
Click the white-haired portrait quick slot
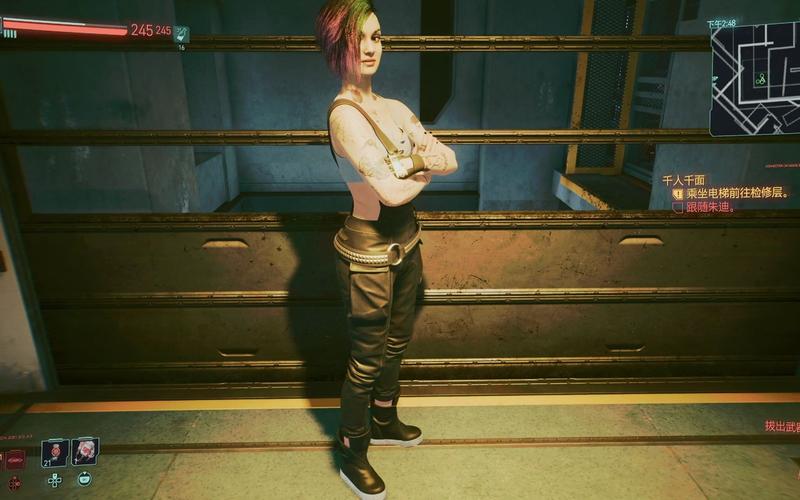(85, 451)
